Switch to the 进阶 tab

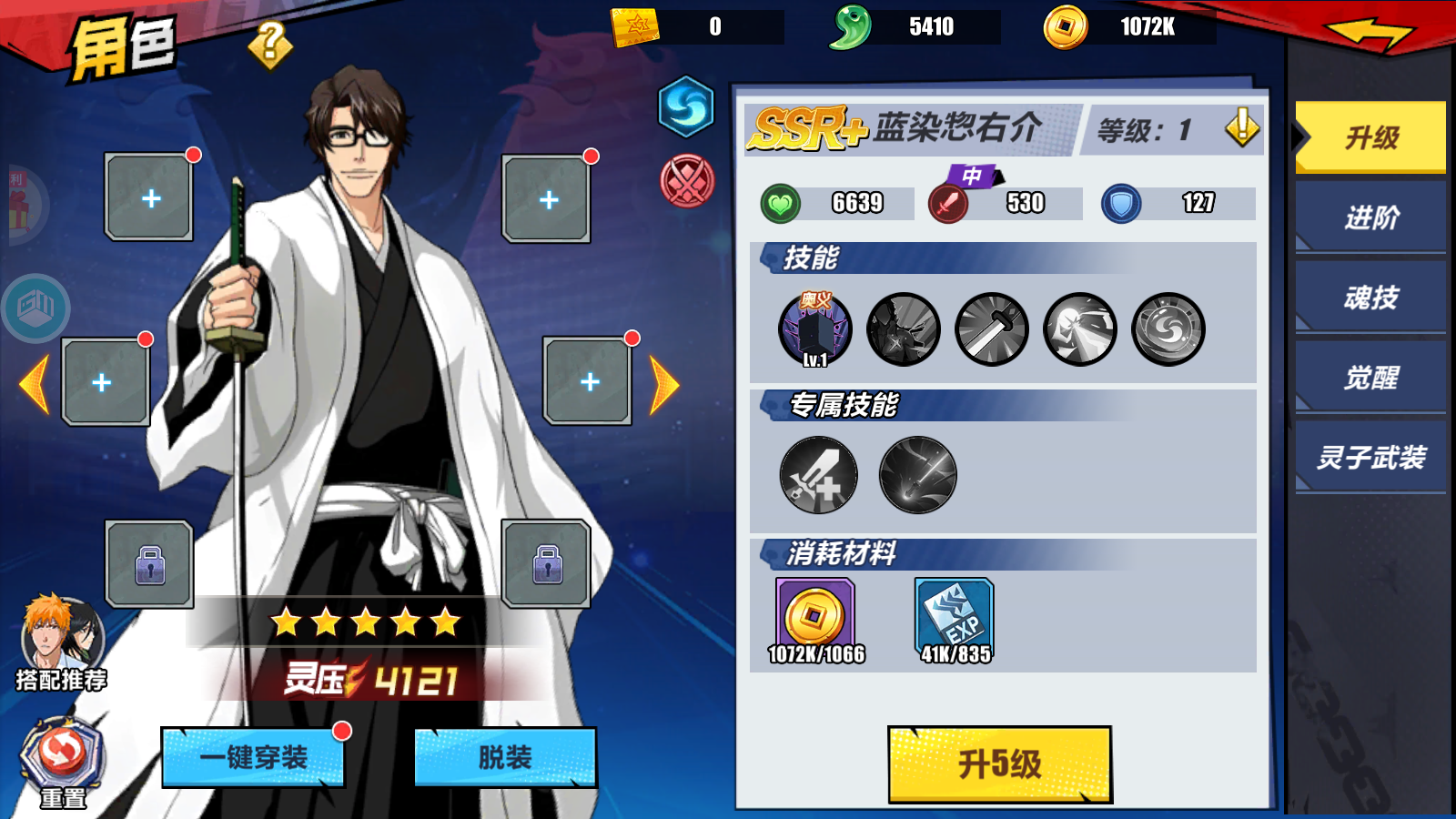(1370, 218)
